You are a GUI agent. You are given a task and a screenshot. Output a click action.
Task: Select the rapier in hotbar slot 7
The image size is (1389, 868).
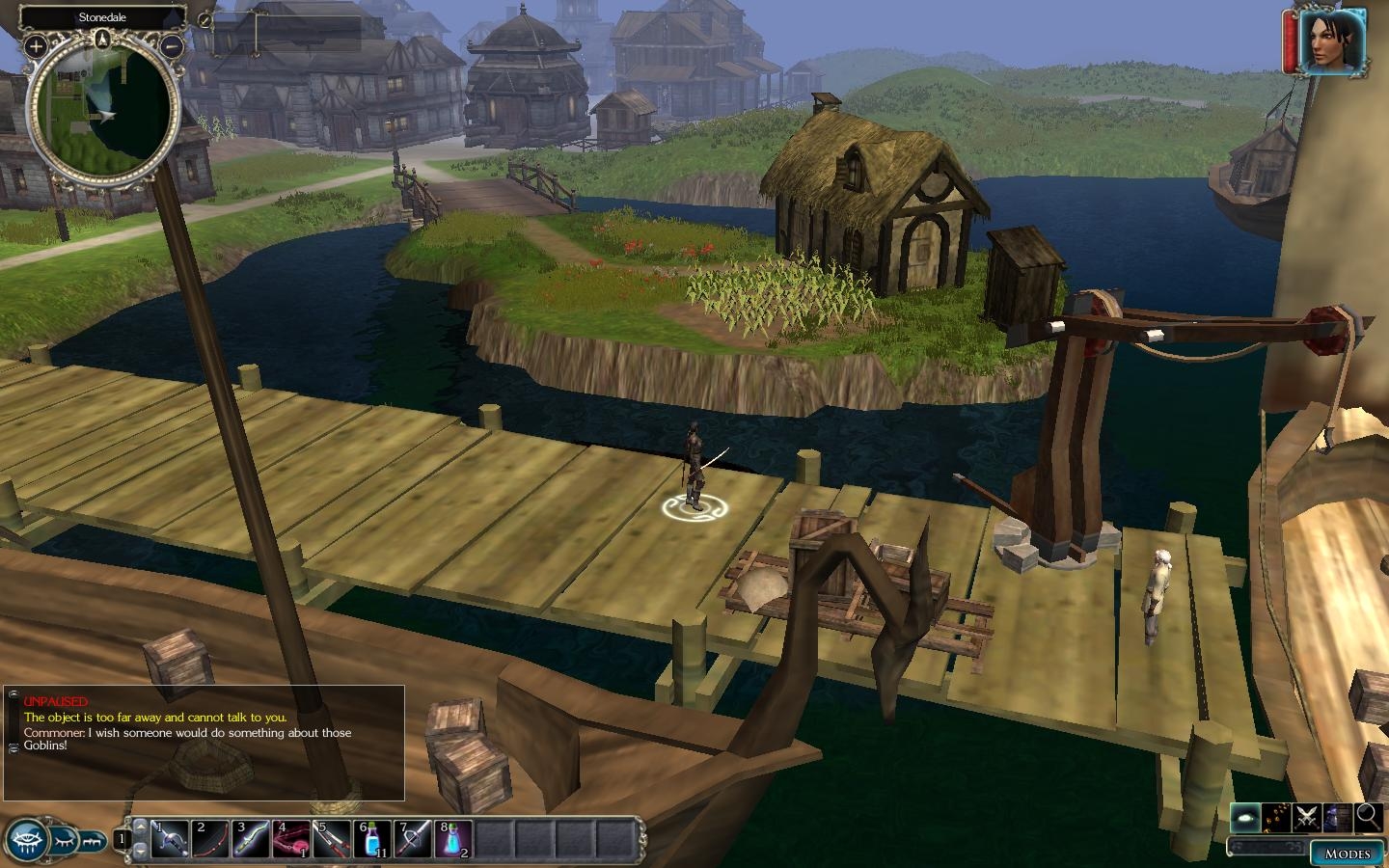(414, 839)
